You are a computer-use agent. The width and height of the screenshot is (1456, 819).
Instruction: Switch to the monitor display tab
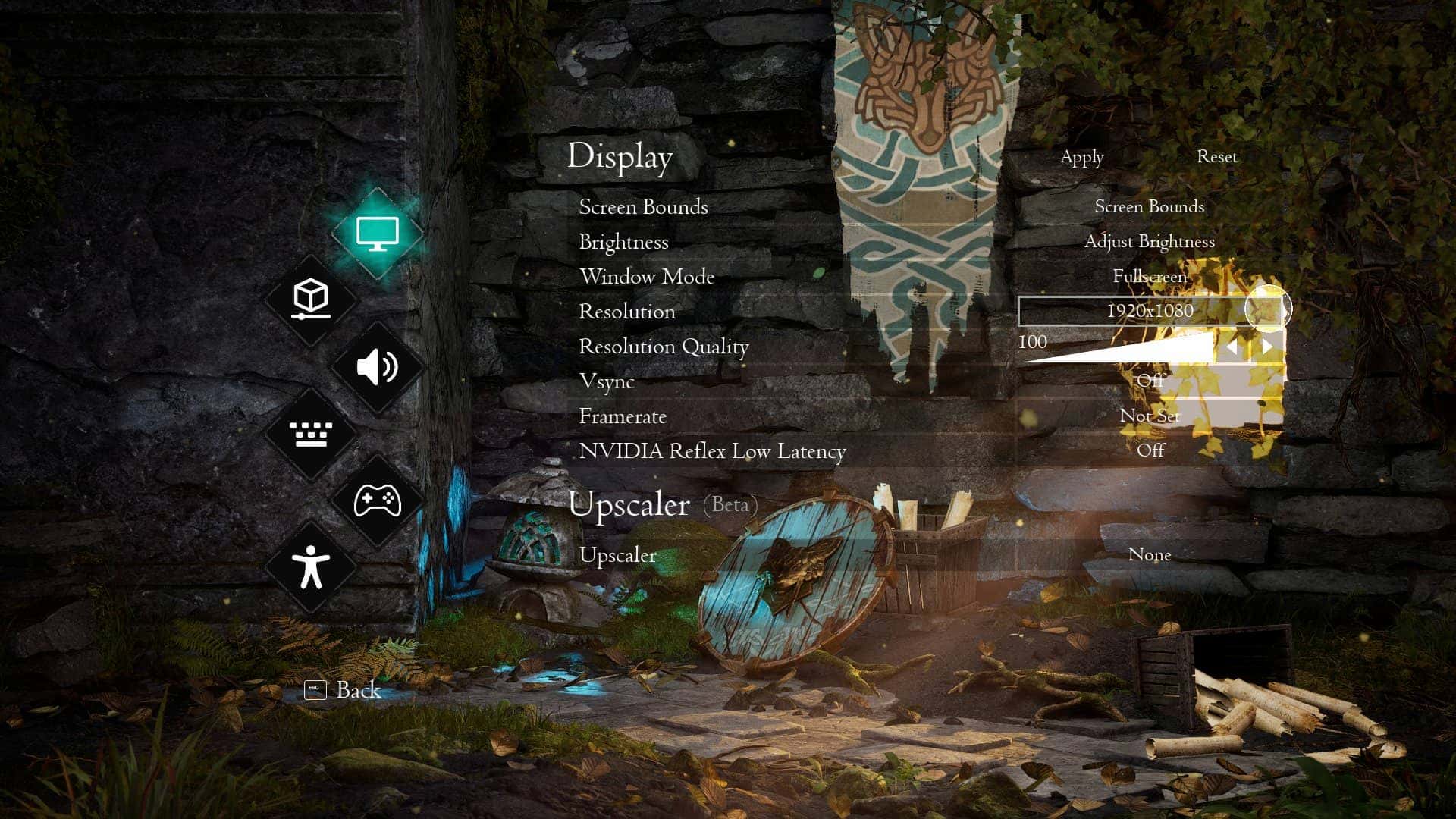(x=377, y=233)
